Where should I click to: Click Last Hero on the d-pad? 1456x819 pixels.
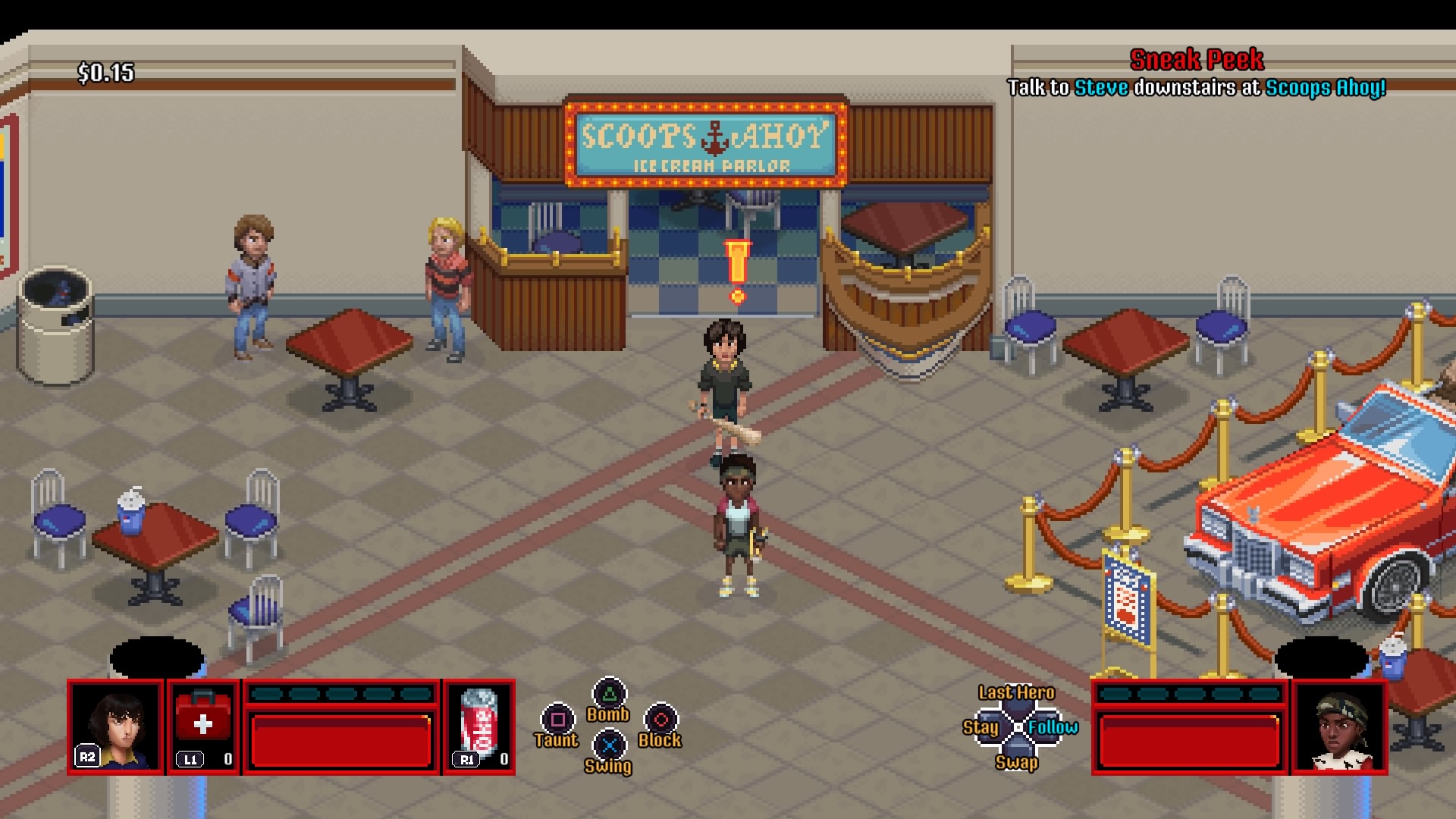(1015, 692)
